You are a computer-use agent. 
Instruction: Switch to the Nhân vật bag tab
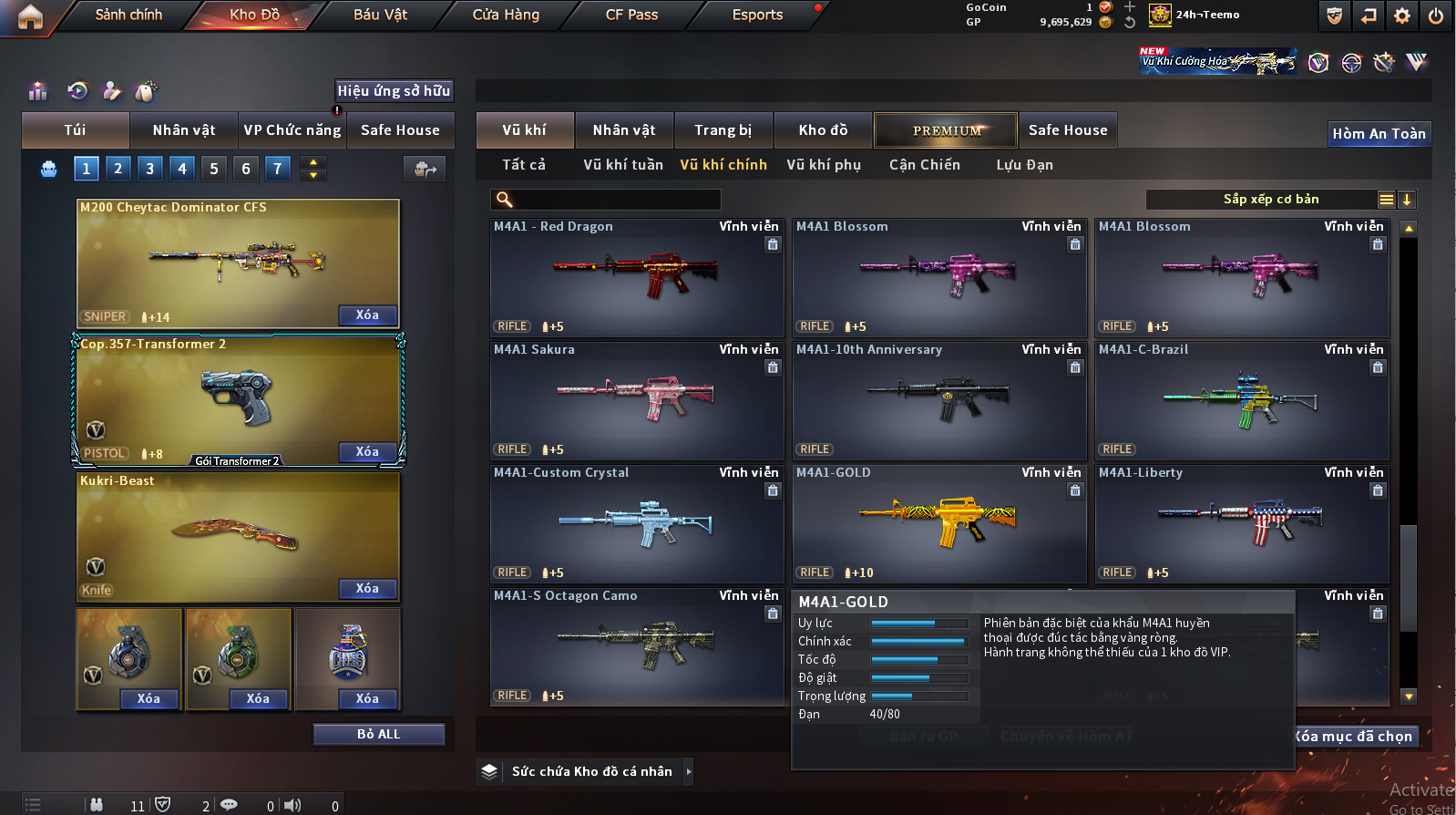(184, 130)
